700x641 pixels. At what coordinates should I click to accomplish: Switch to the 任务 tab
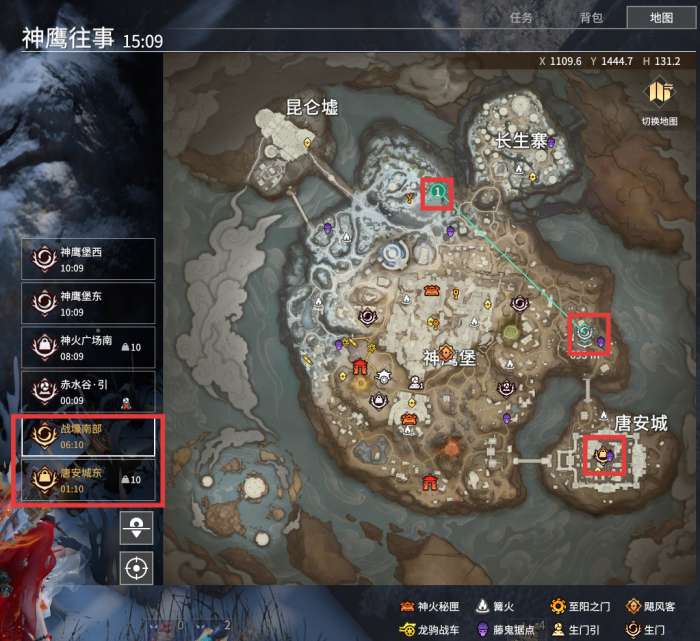tap(521, 17)
